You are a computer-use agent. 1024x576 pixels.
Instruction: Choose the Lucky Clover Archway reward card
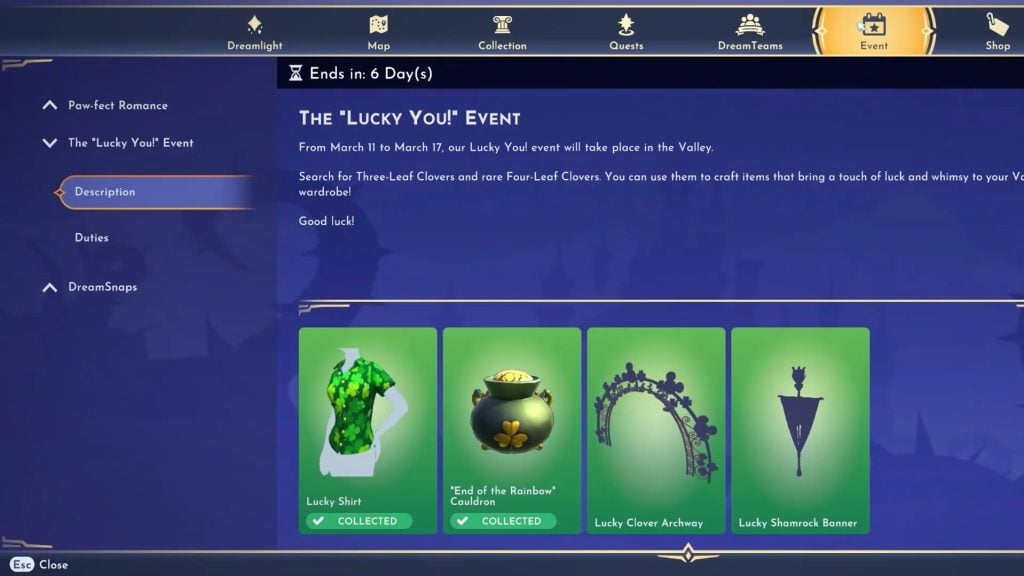coord(655,430)
